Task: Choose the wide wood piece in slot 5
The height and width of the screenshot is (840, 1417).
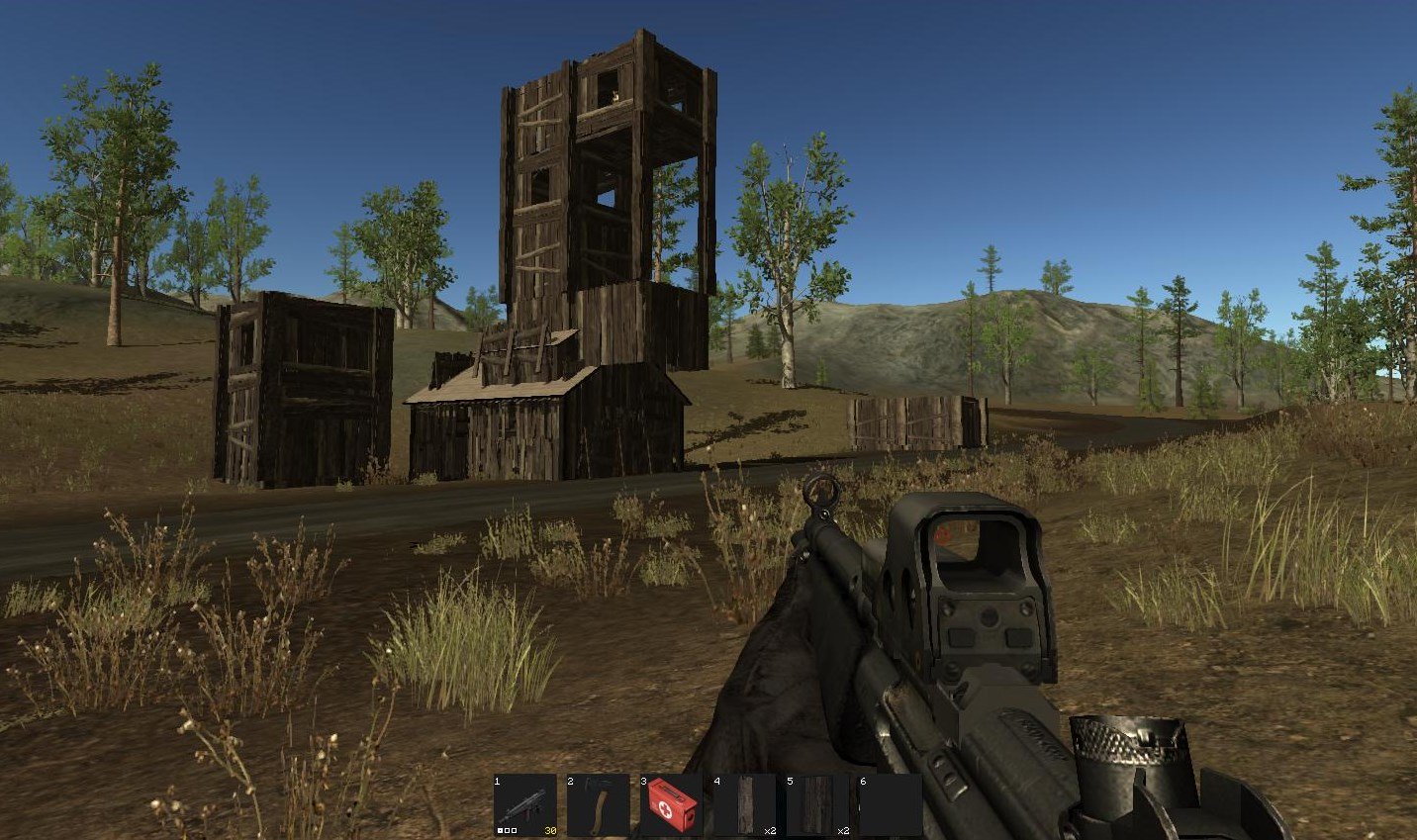Action: [x=817, y=805]
